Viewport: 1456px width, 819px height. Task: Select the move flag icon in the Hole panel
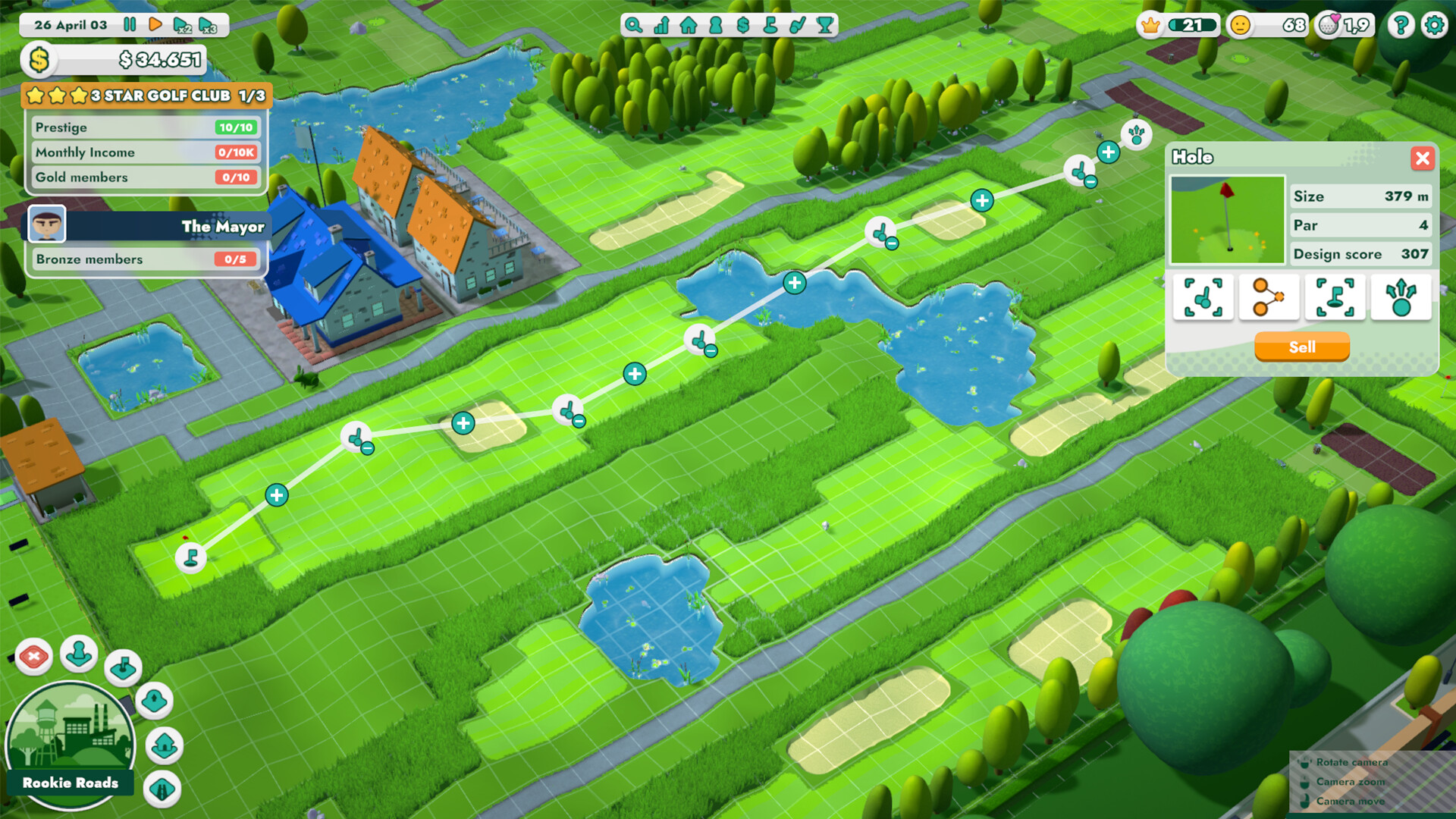tap(1335, 297)
